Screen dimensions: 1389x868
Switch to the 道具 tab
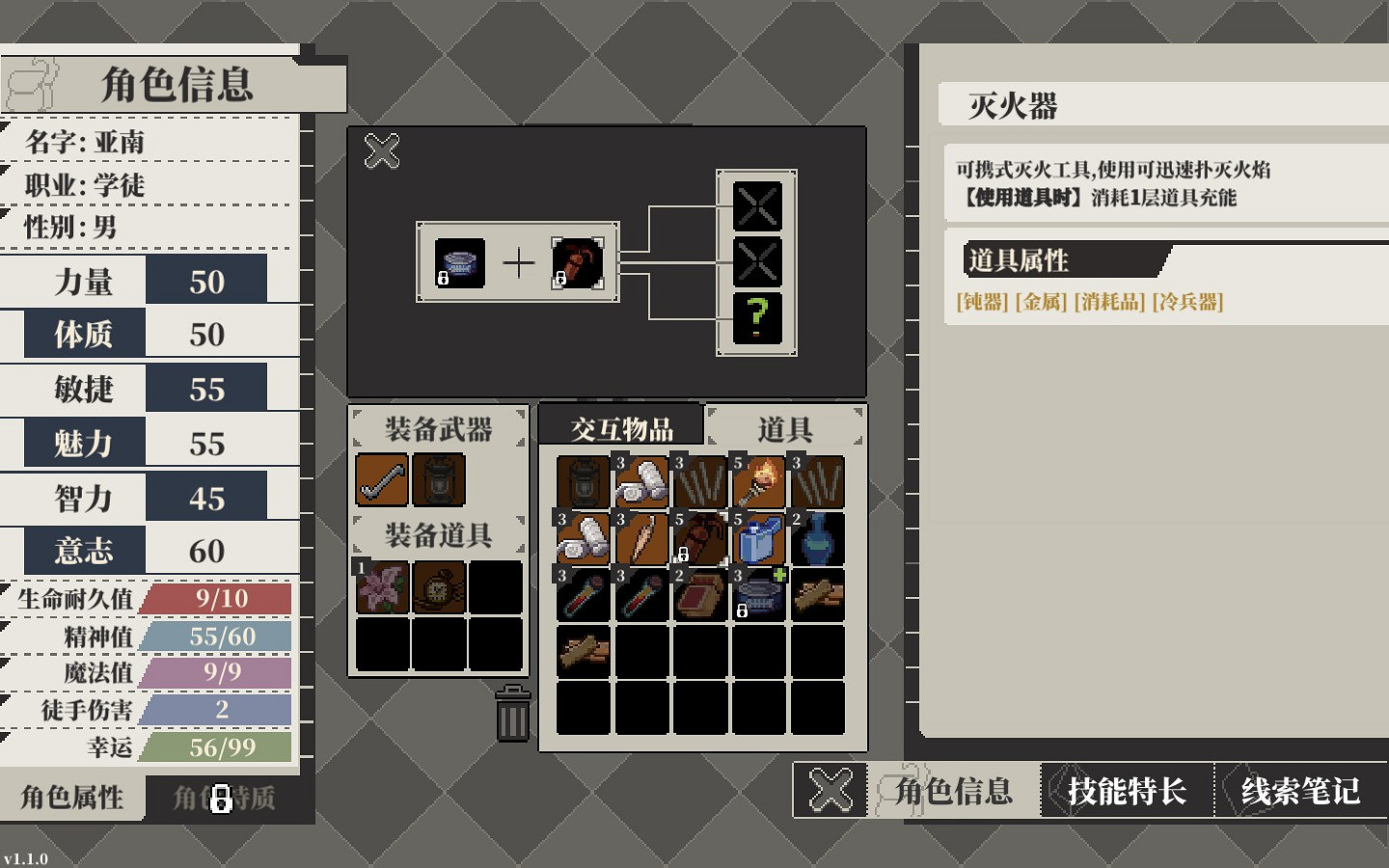[x=784, y=425]
